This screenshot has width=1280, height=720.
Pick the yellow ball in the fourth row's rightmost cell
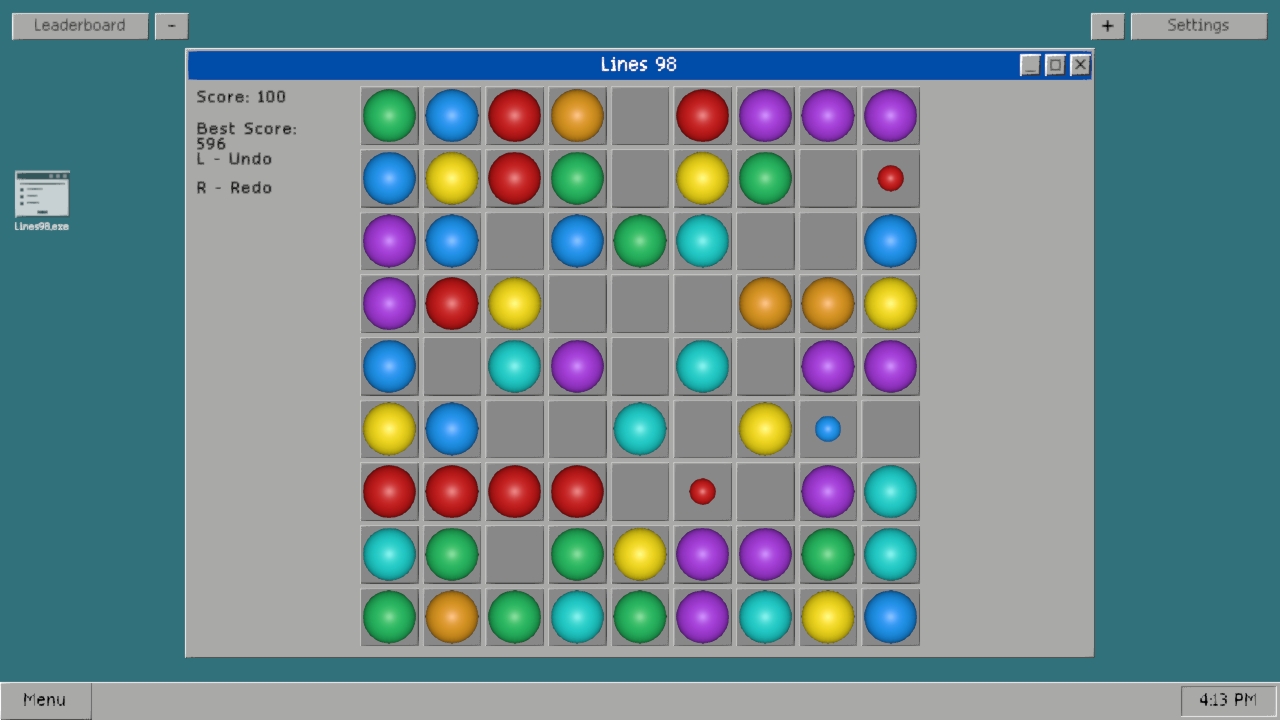point(890,303)
